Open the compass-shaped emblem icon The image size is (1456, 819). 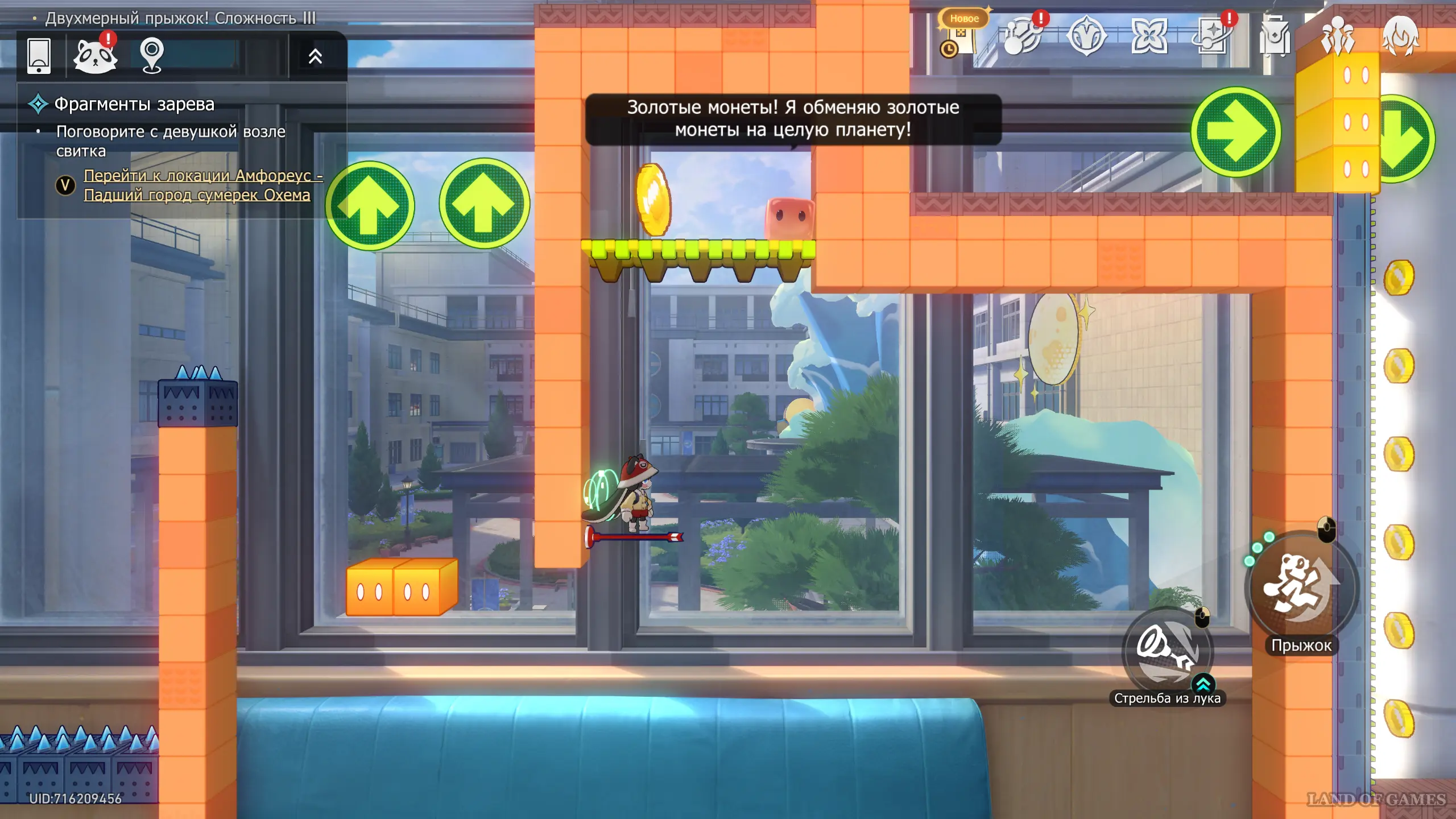pos(1086,36)
